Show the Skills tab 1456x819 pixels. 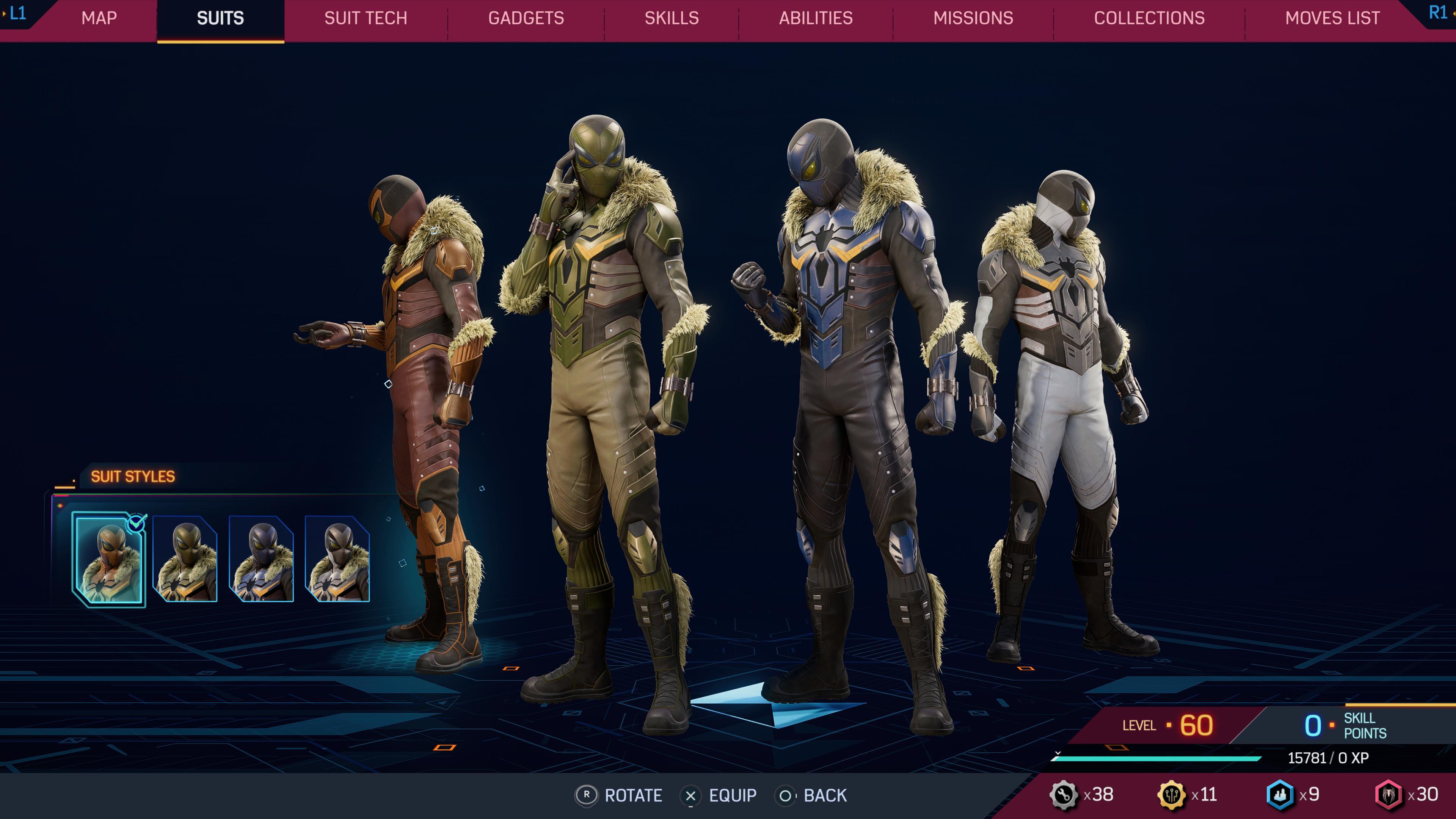pyautogui.click(x=672, y=18)
